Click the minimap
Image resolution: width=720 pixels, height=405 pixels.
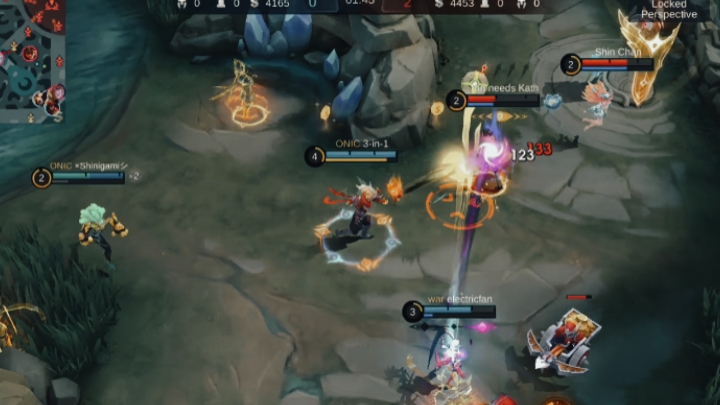click(x=32, y=60)
